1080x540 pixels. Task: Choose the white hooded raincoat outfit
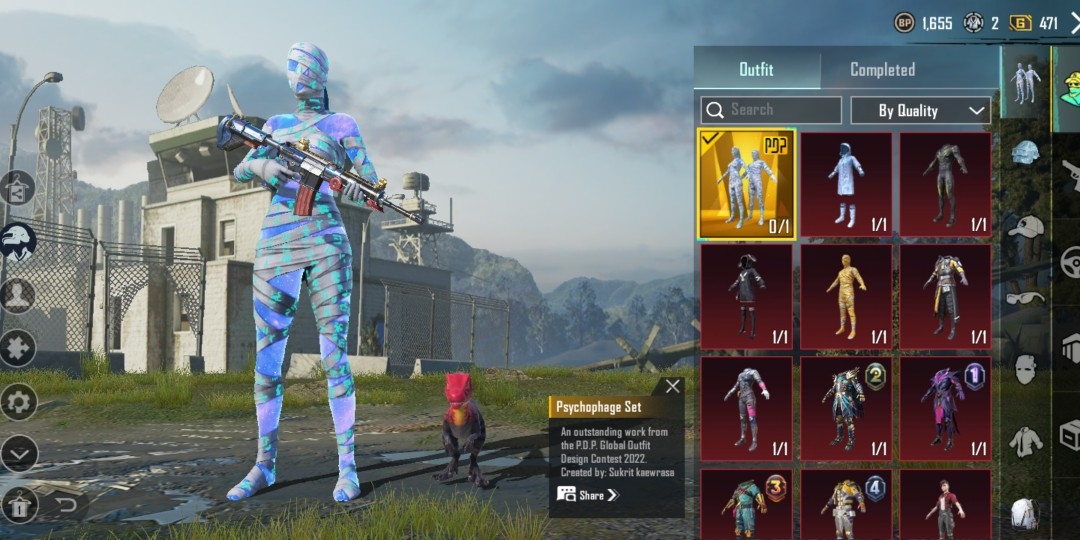point(846,184)
